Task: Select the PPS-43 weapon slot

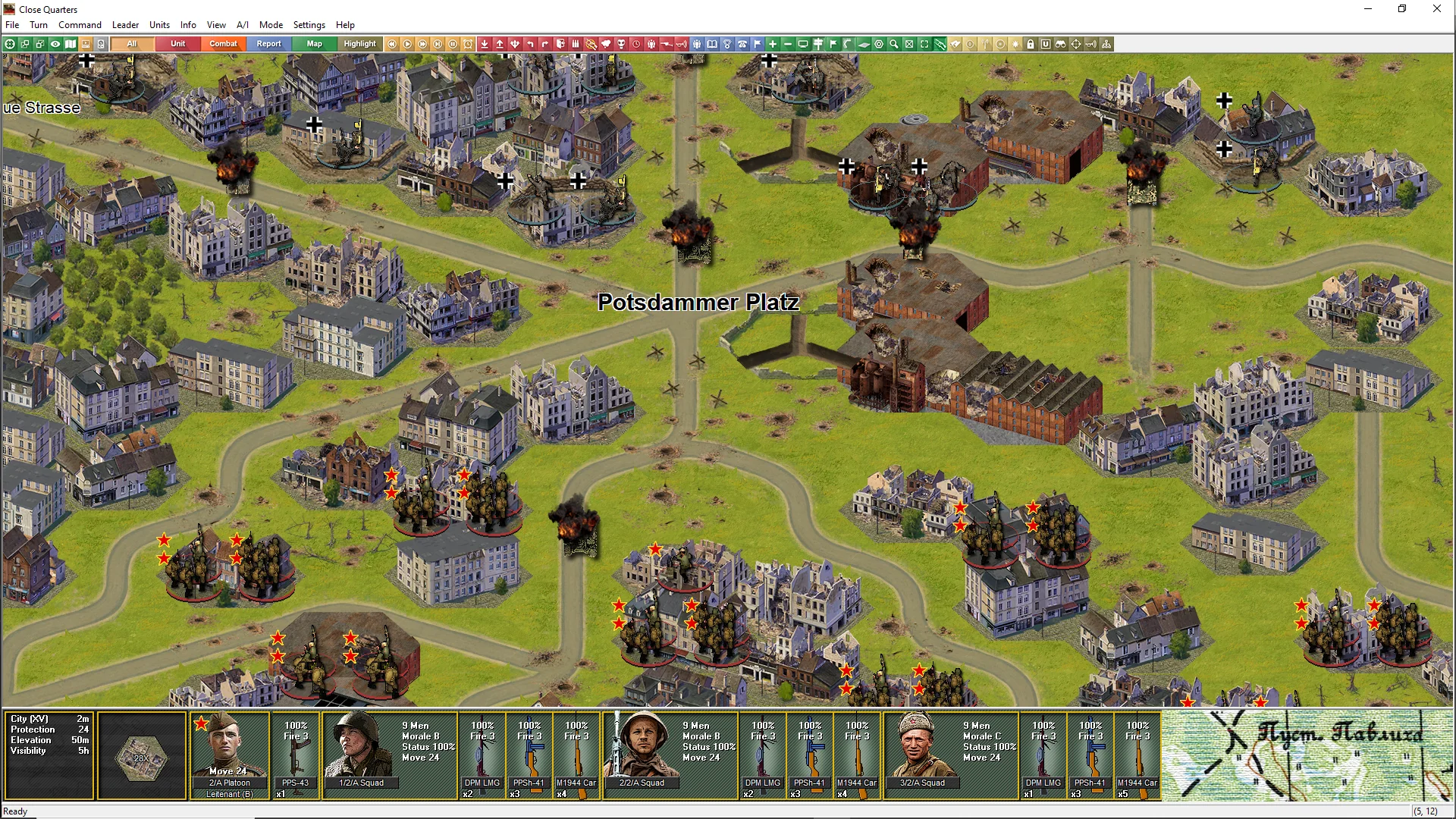Action: click(x=295, y=755)
